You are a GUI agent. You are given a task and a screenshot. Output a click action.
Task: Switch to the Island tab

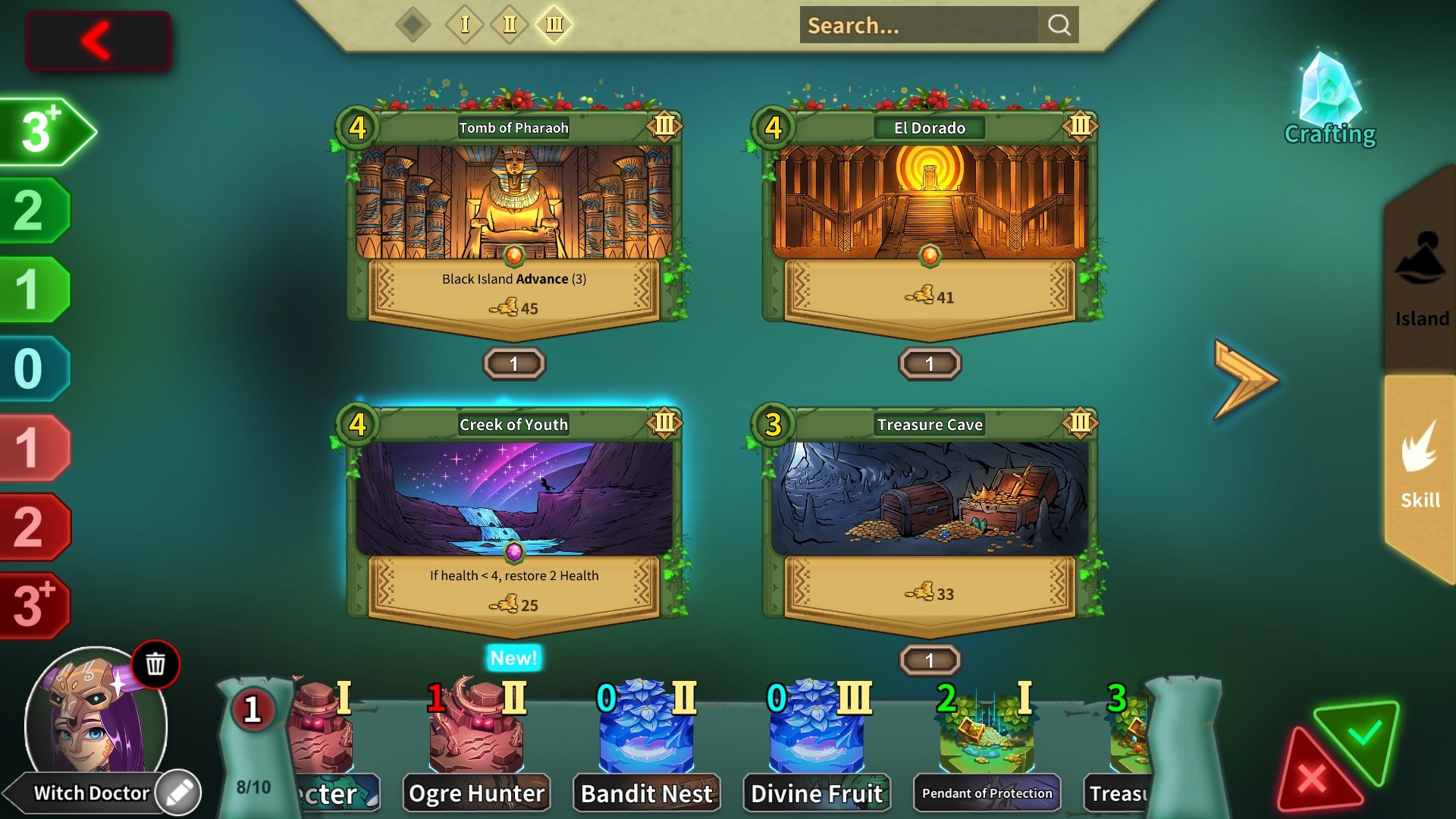(1421, 281)
